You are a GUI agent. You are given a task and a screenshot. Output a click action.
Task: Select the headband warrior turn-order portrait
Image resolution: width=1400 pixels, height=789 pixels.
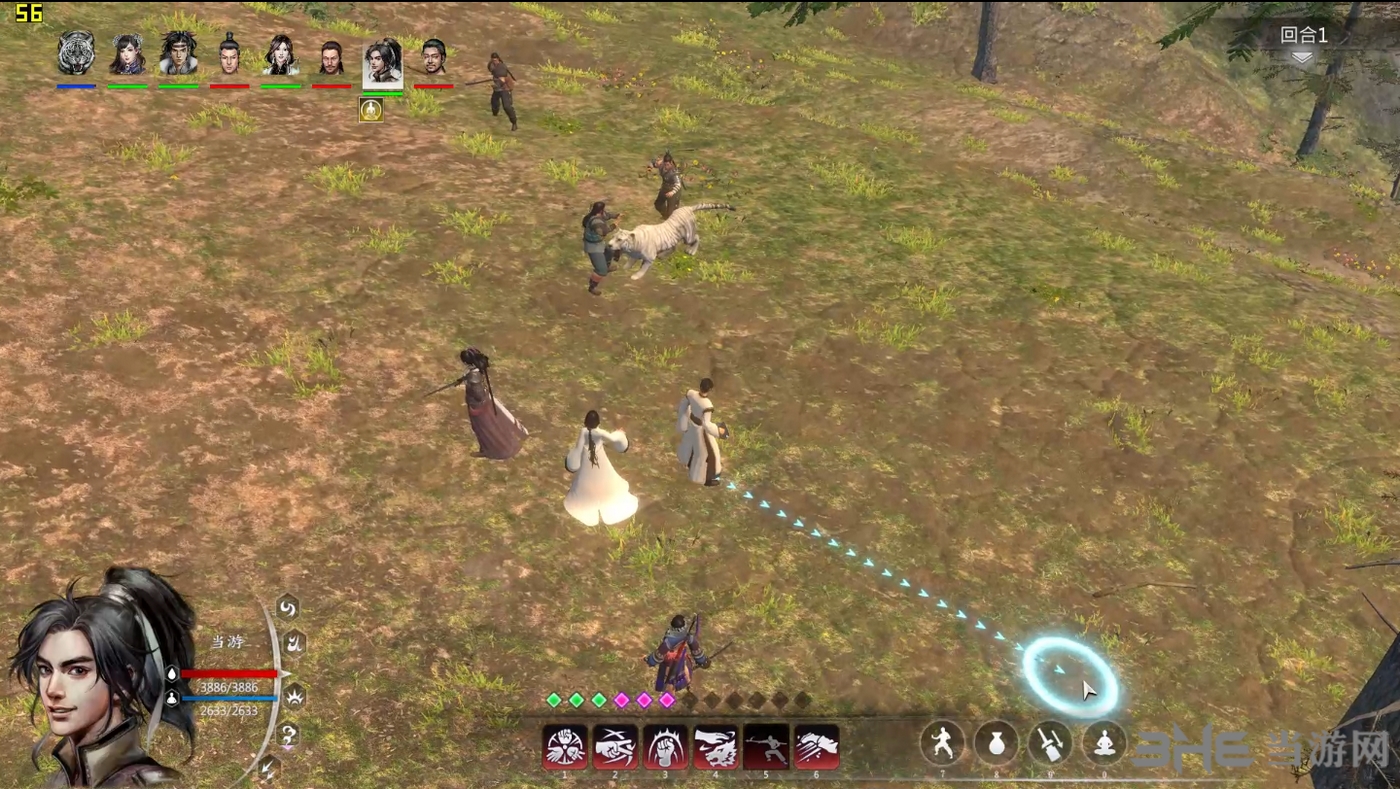pos(178,54)
